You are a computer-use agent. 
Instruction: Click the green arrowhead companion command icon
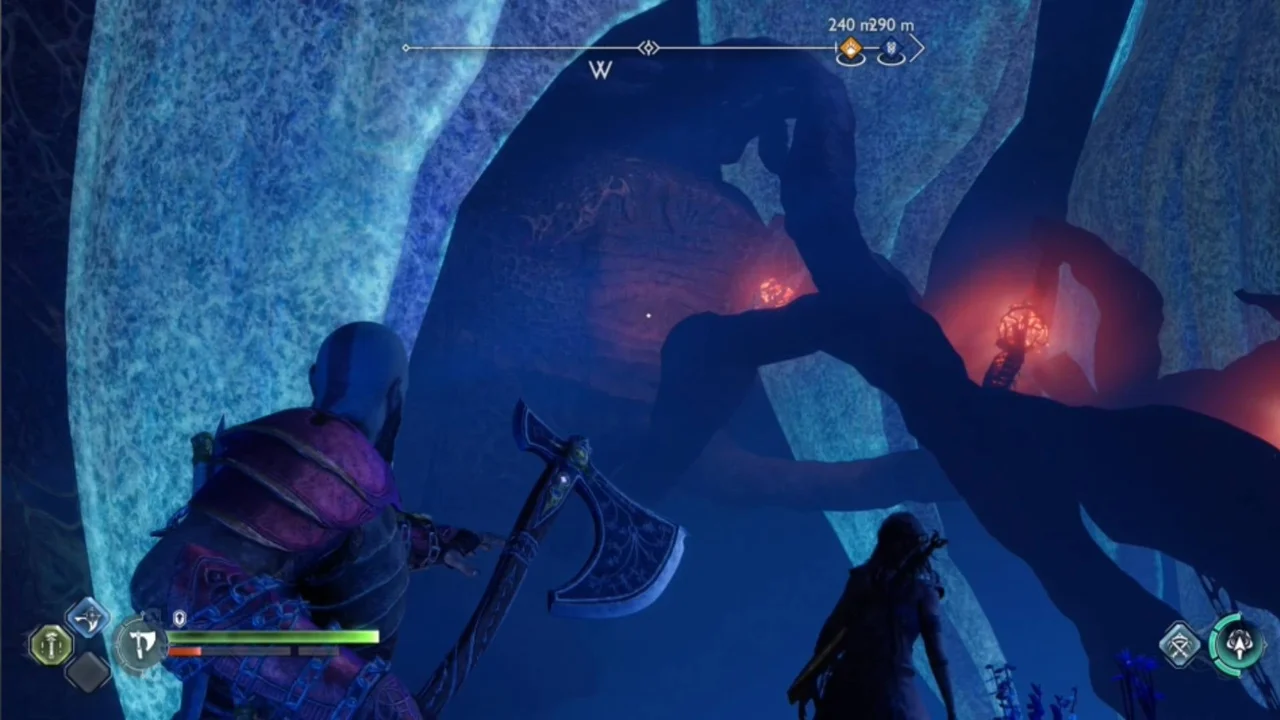(x=1238, y=645)
